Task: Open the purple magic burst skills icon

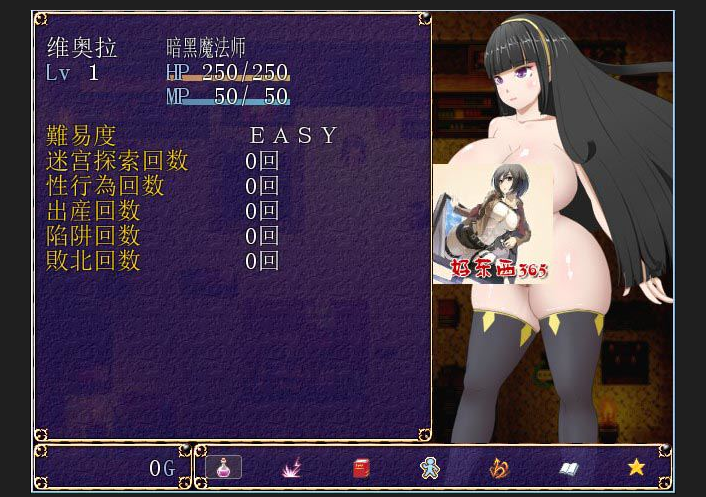Action: [292, 467]
